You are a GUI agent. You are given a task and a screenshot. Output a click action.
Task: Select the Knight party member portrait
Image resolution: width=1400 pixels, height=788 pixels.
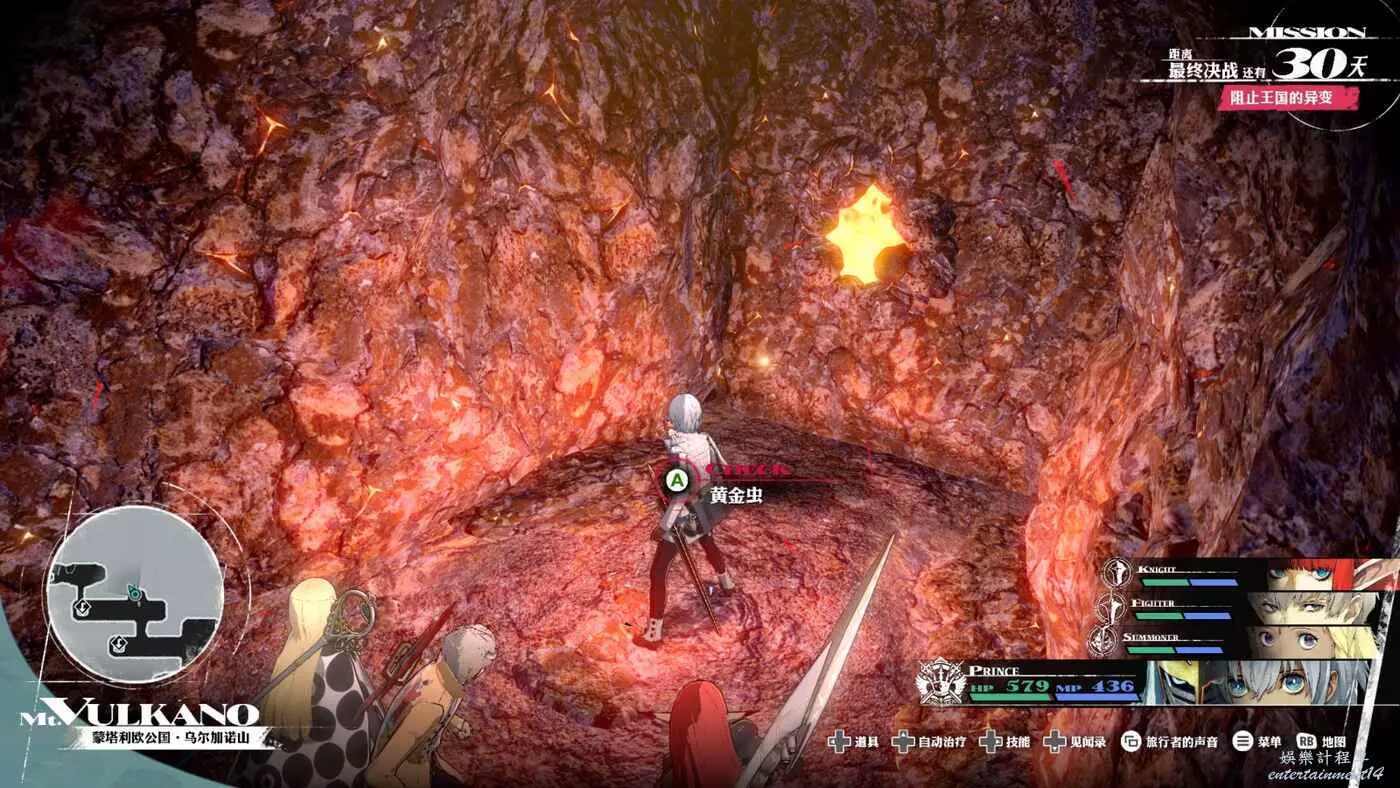click(x=1308, y=575)
